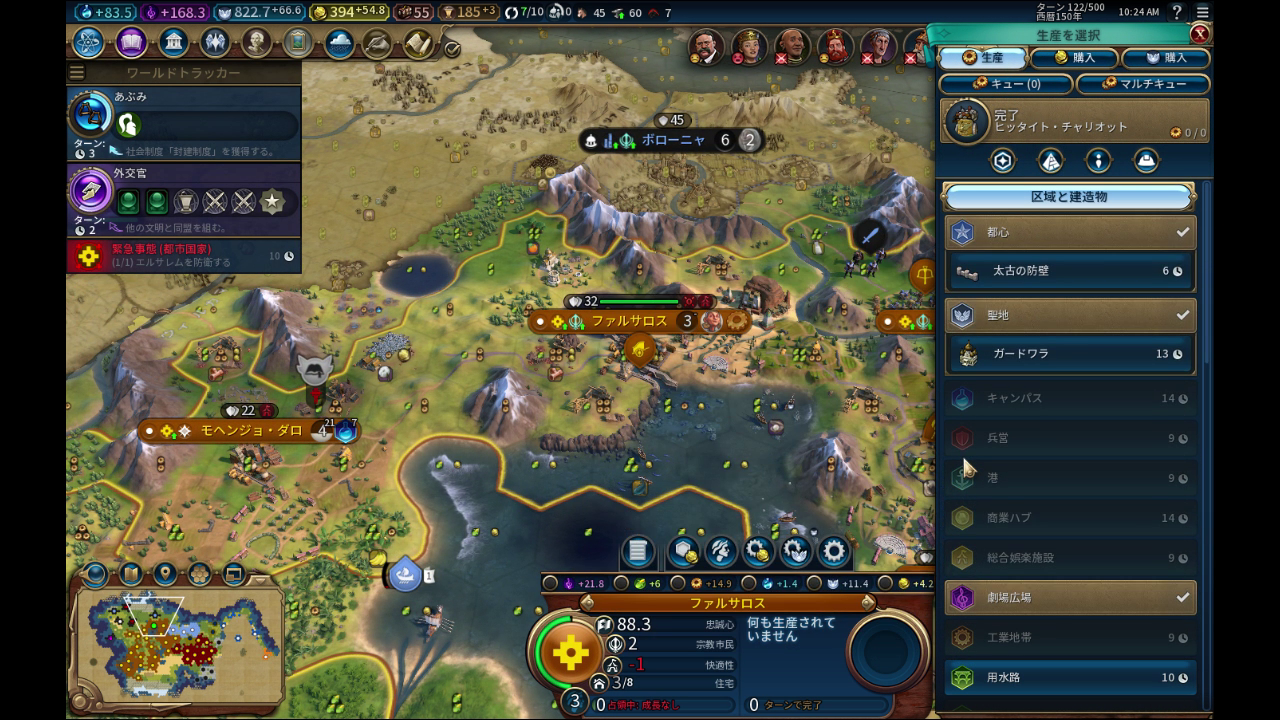The image size is (1280, 720).
Task: Switch to the 生産 production tab
Action: tap(982, 58)
